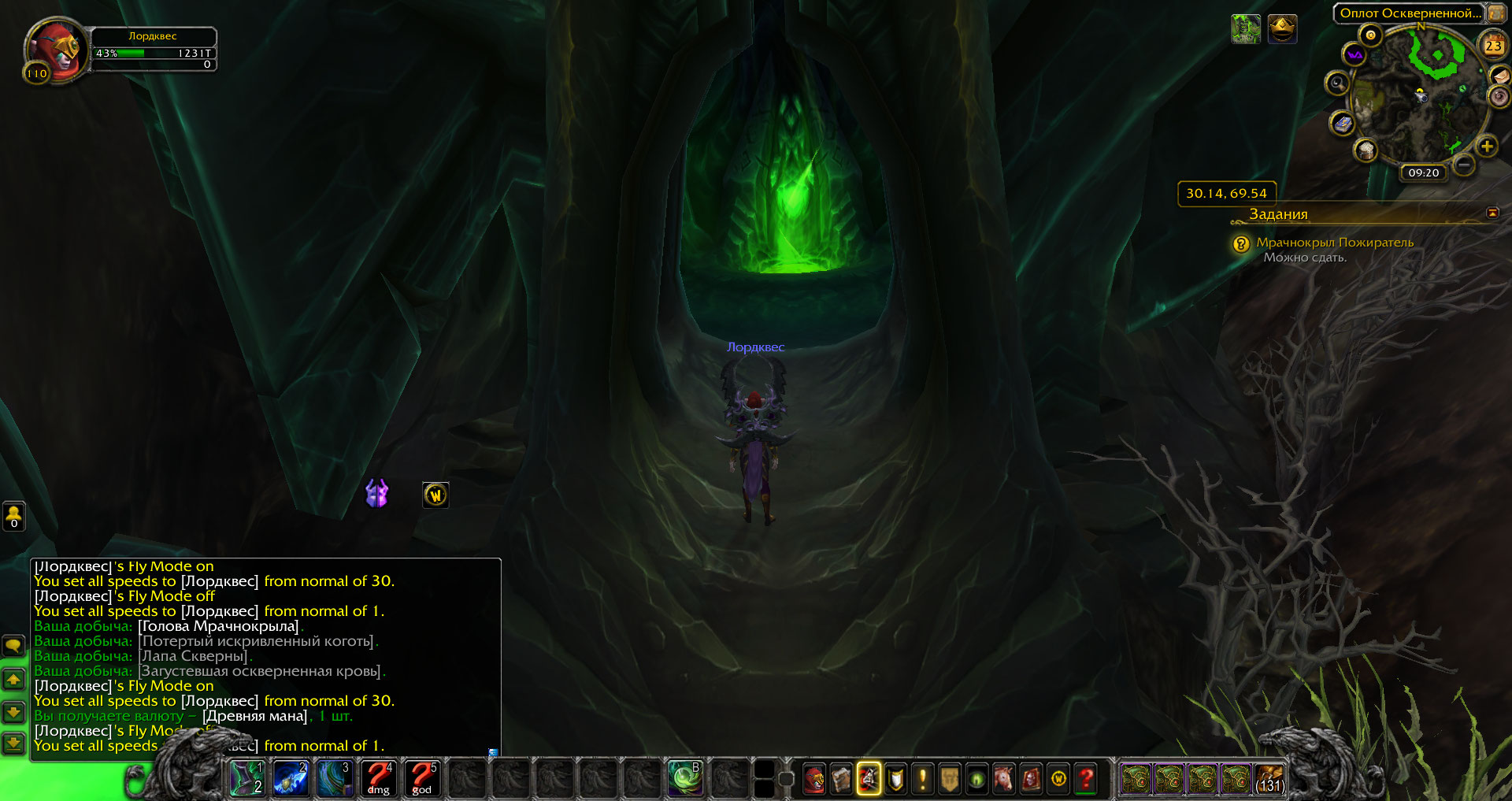Open the world map button beside zone name

pyautogui.click(x=1495, y=13)
